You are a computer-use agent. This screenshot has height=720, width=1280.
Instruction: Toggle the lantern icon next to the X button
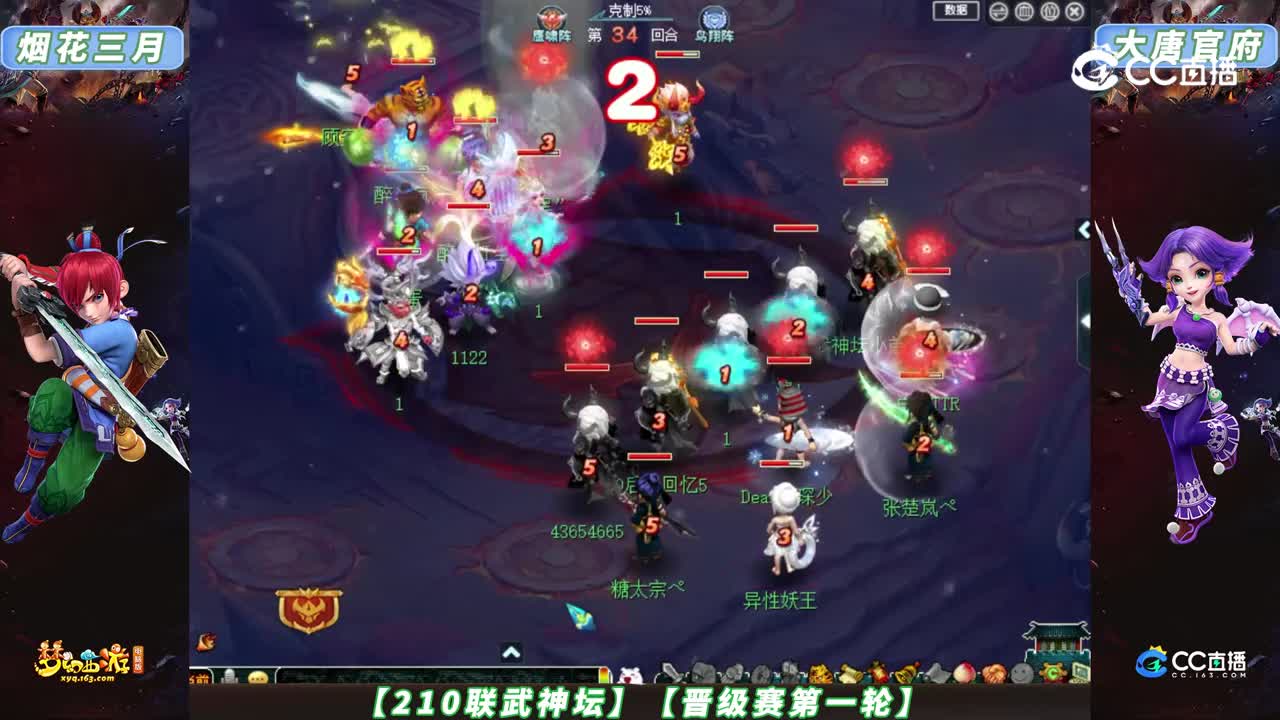click(1050, 11)
